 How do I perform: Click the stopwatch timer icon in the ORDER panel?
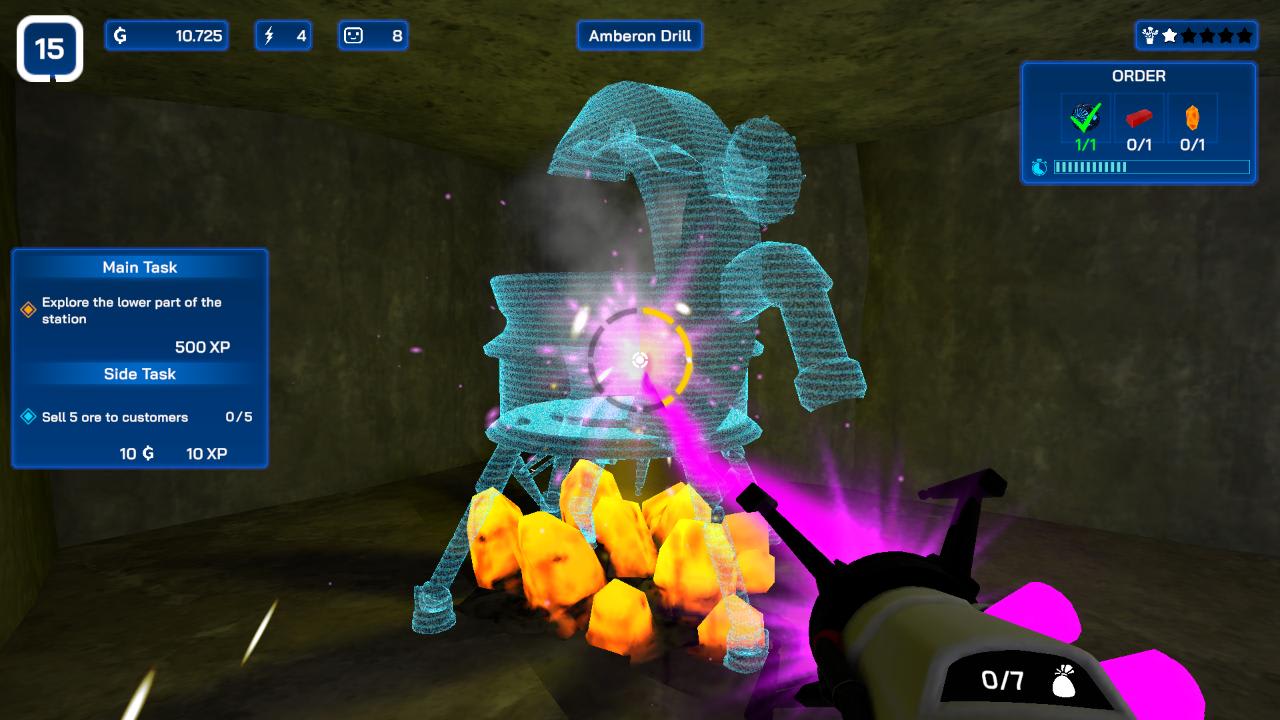click(x=1041, y=168)
